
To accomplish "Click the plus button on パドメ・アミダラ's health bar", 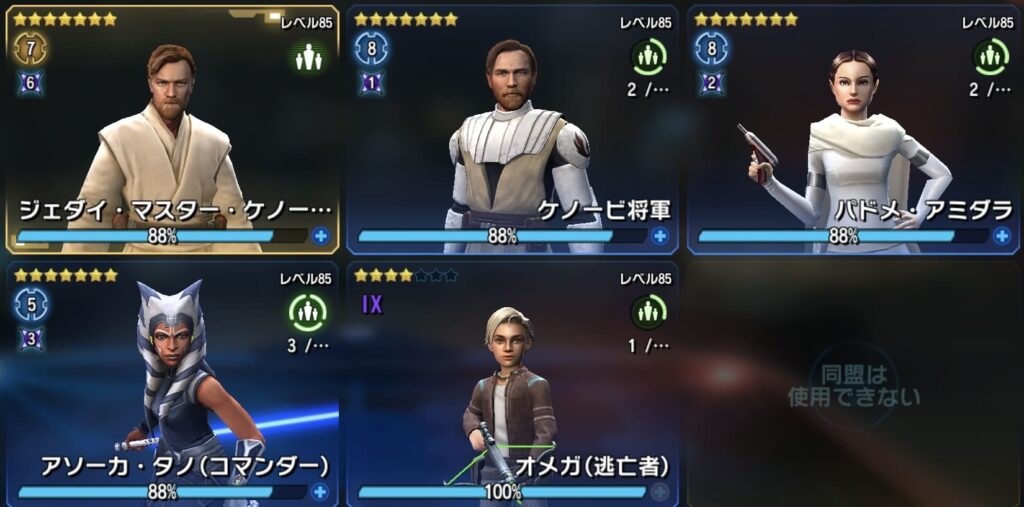I will [1000, 236].
